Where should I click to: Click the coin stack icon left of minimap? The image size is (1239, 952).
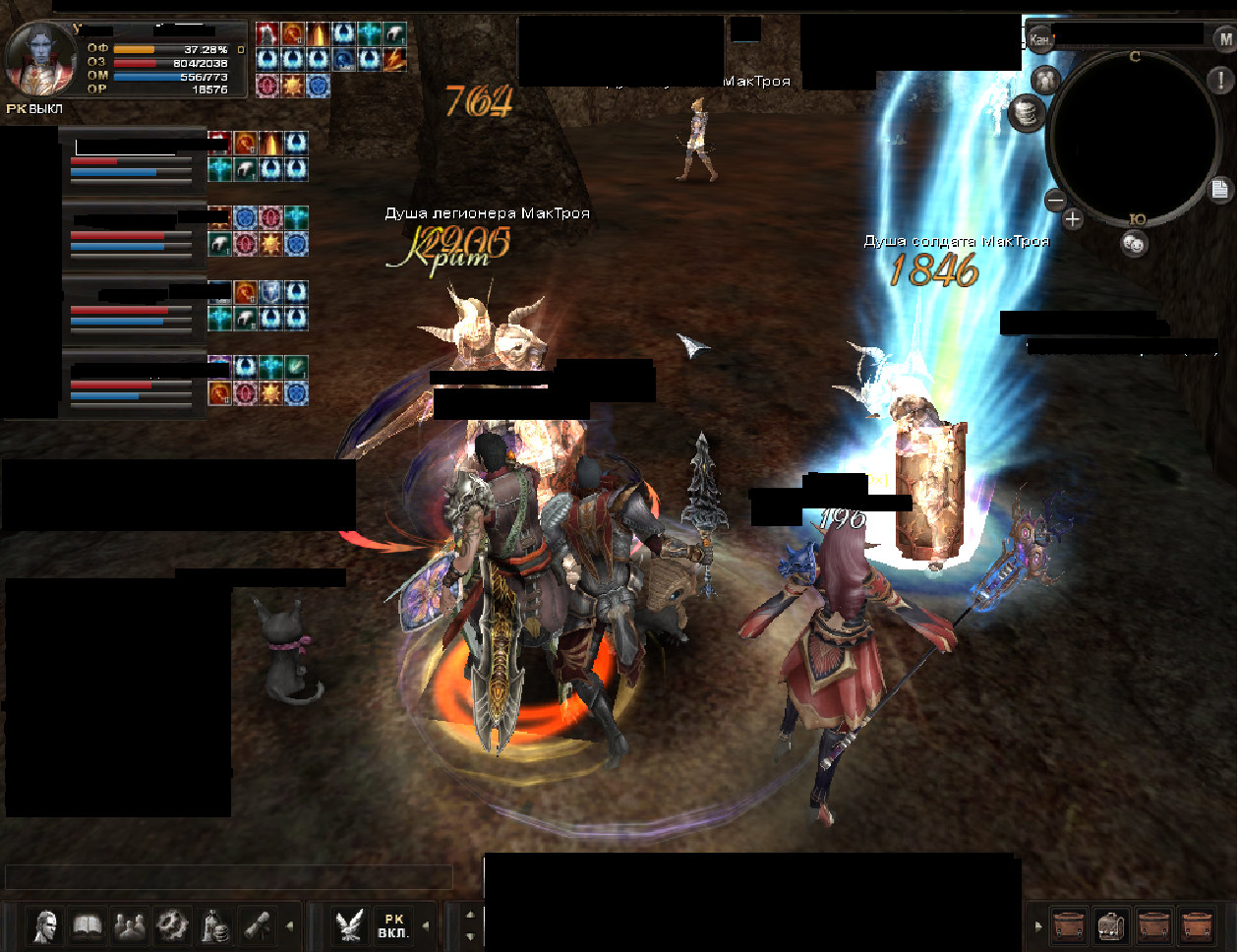click(1026, 113)
